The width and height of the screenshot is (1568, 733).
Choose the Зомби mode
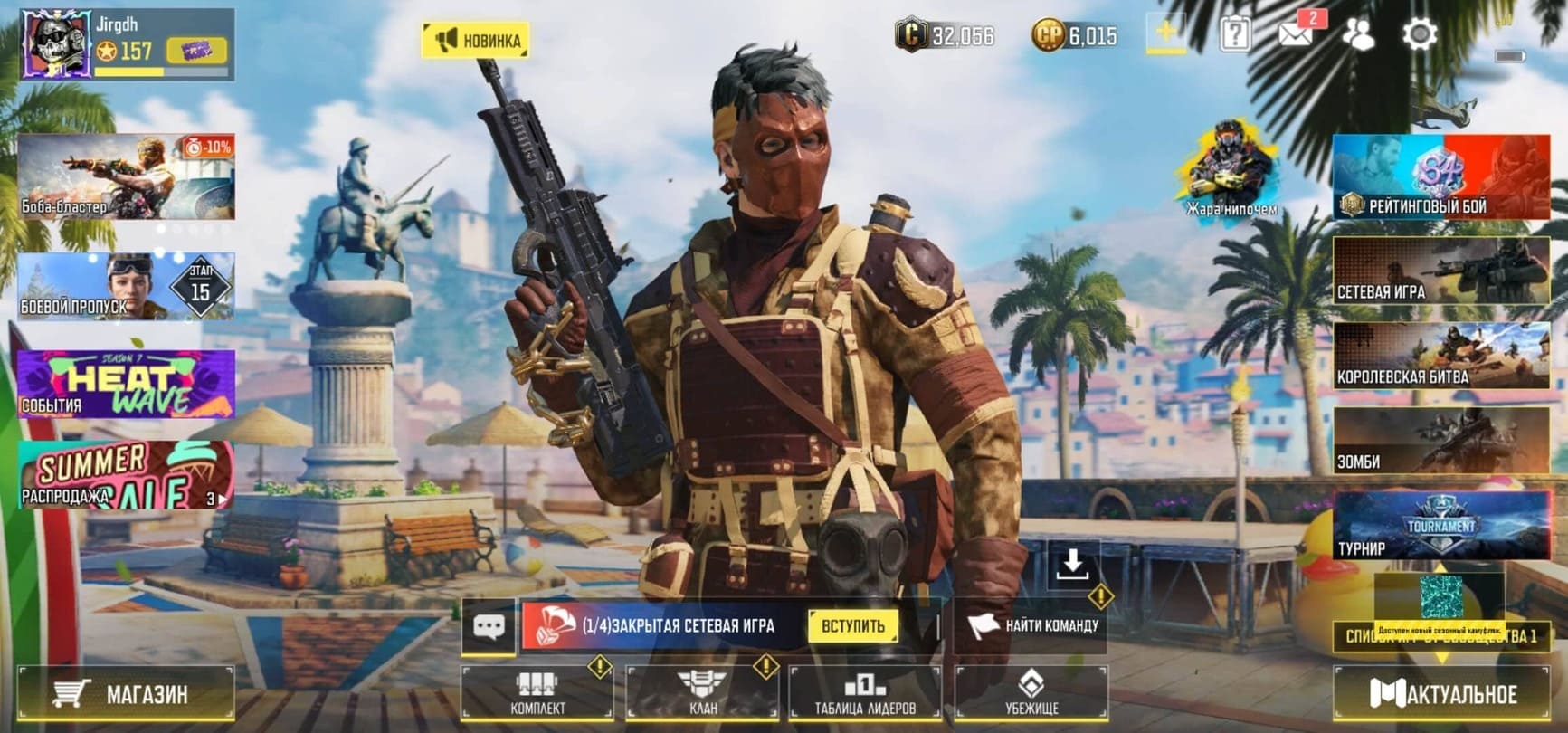(1440, 442)
